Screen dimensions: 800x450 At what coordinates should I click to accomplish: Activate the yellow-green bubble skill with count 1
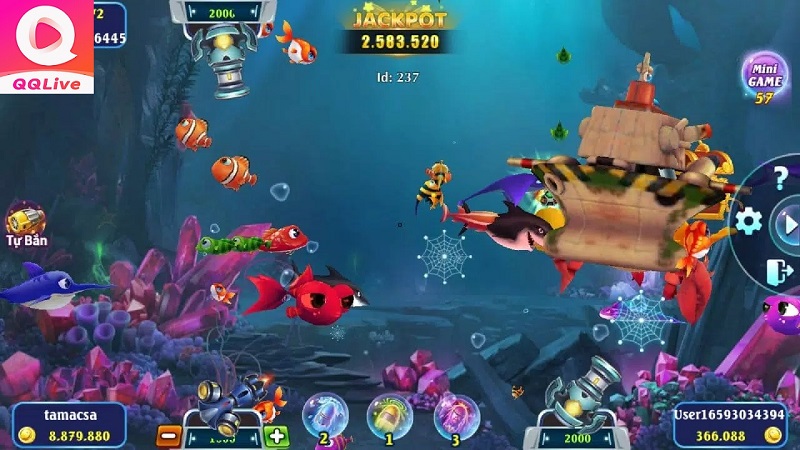point(389,414)
